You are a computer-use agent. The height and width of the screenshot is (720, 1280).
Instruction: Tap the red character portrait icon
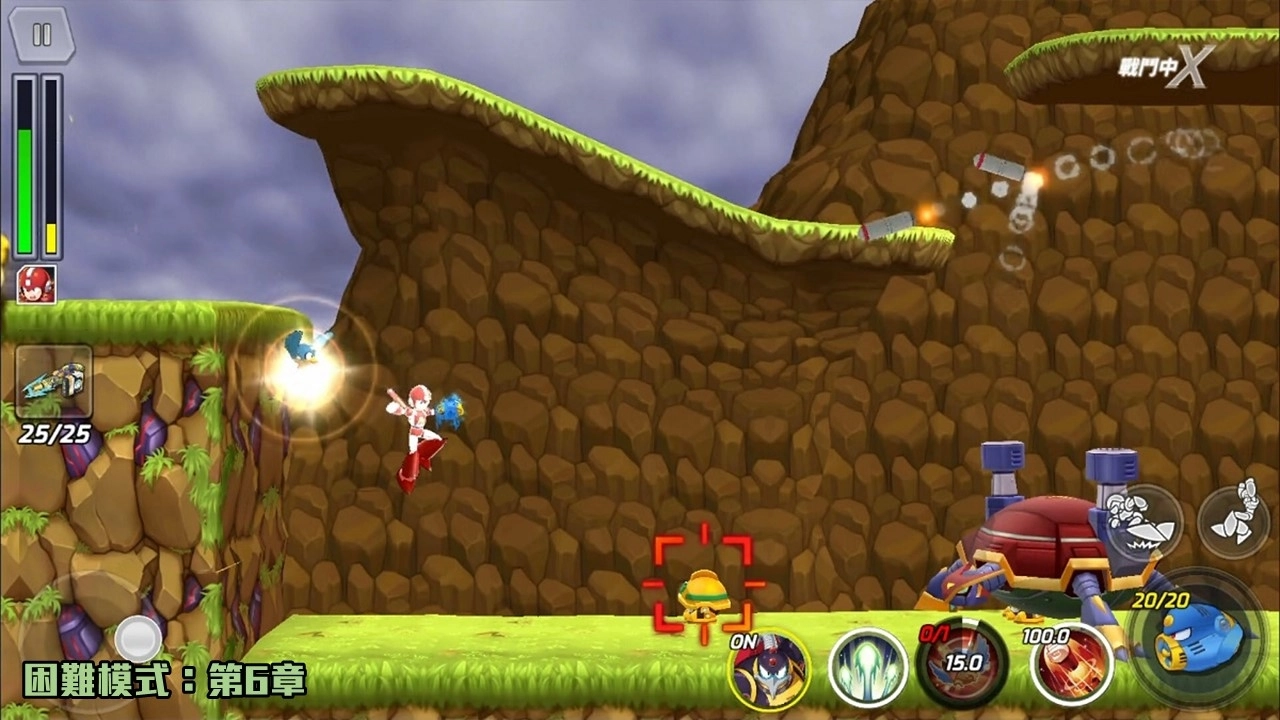tap(36, 284)
